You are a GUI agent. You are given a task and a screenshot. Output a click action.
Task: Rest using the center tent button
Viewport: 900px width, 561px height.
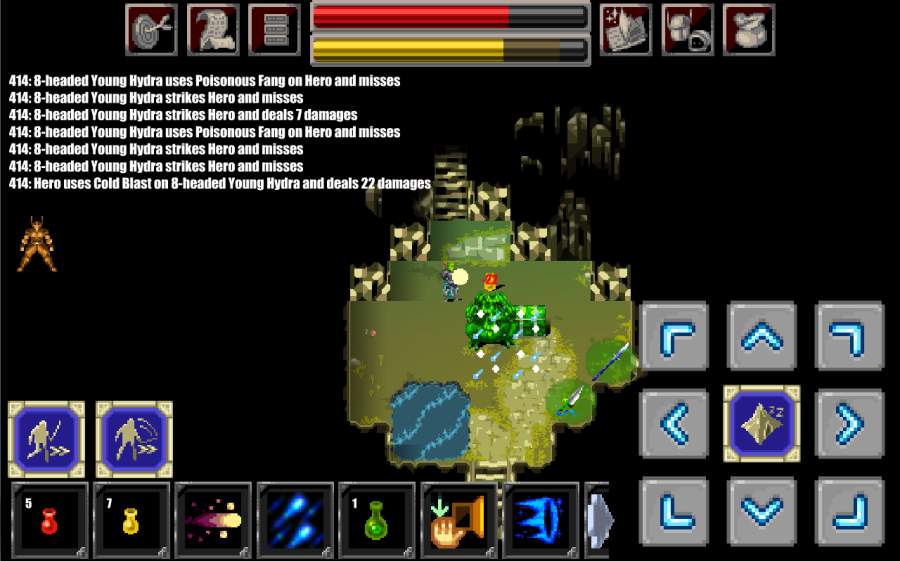point(762,424)
